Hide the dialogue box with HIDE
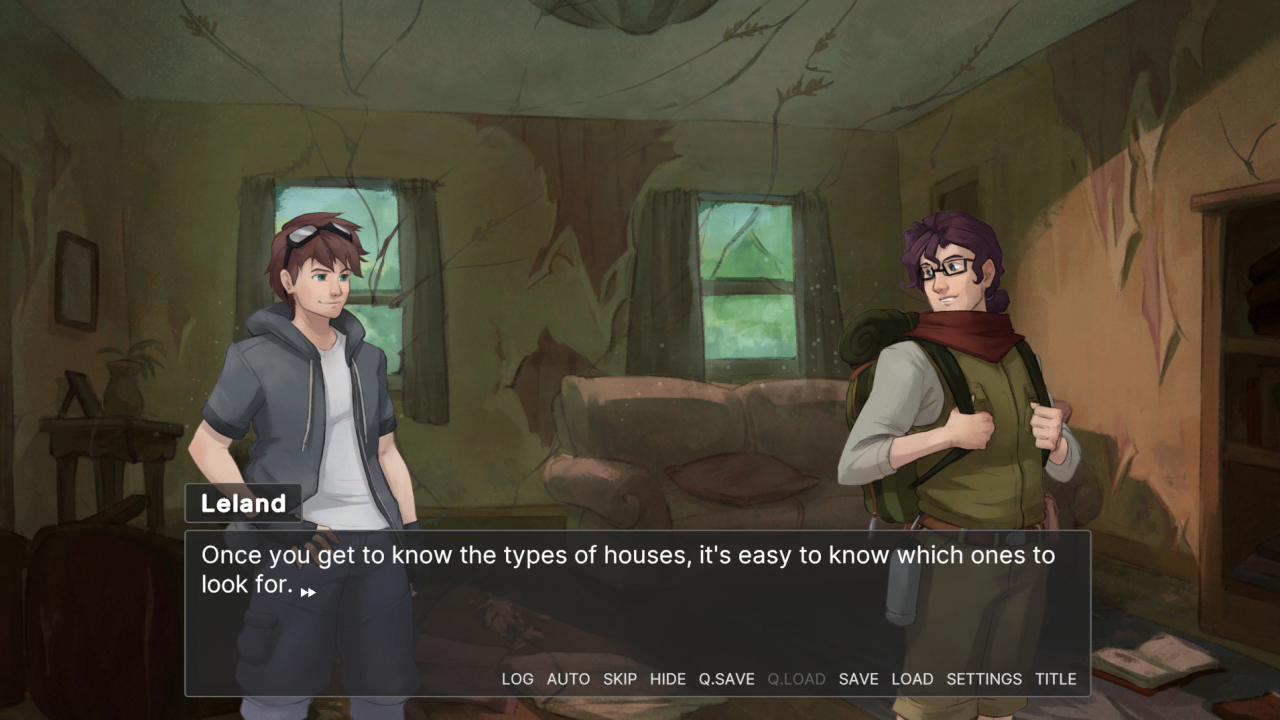Screen dimensions: 1280x720 pyautogui.click(x=668, y=679)
